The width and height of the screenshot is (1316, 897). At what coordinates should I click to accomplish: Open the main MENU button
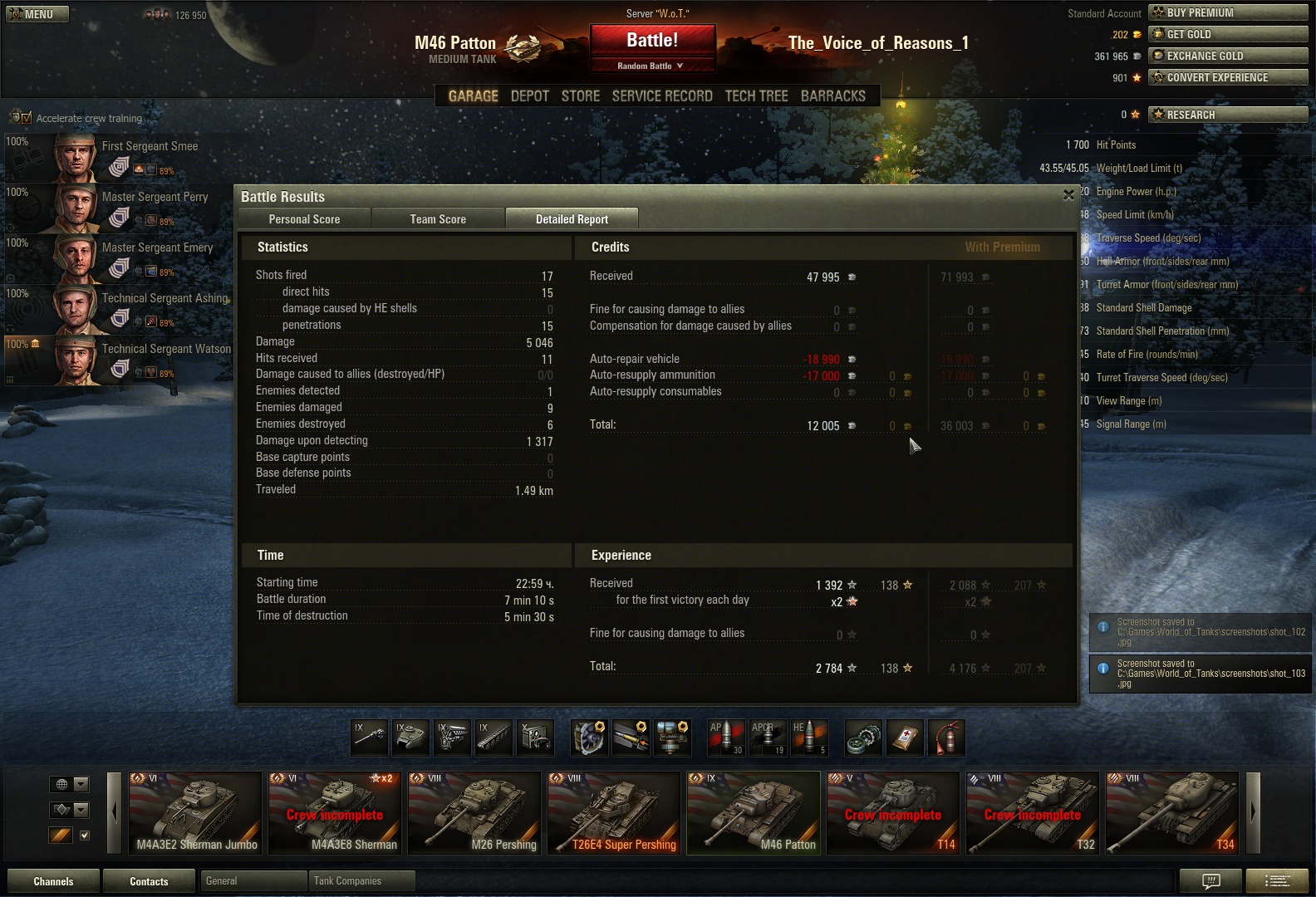point(37,14)
